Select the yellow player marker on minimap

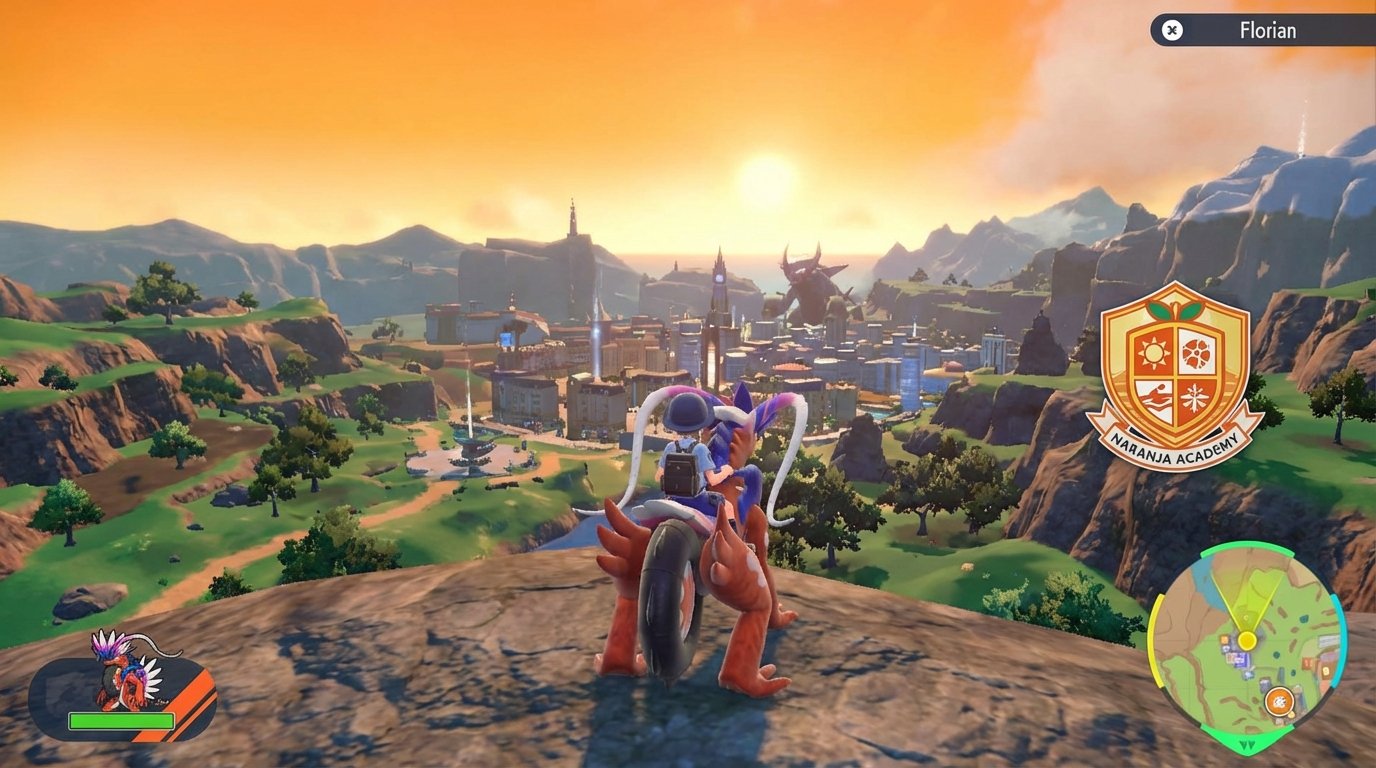pos(1246,639)
